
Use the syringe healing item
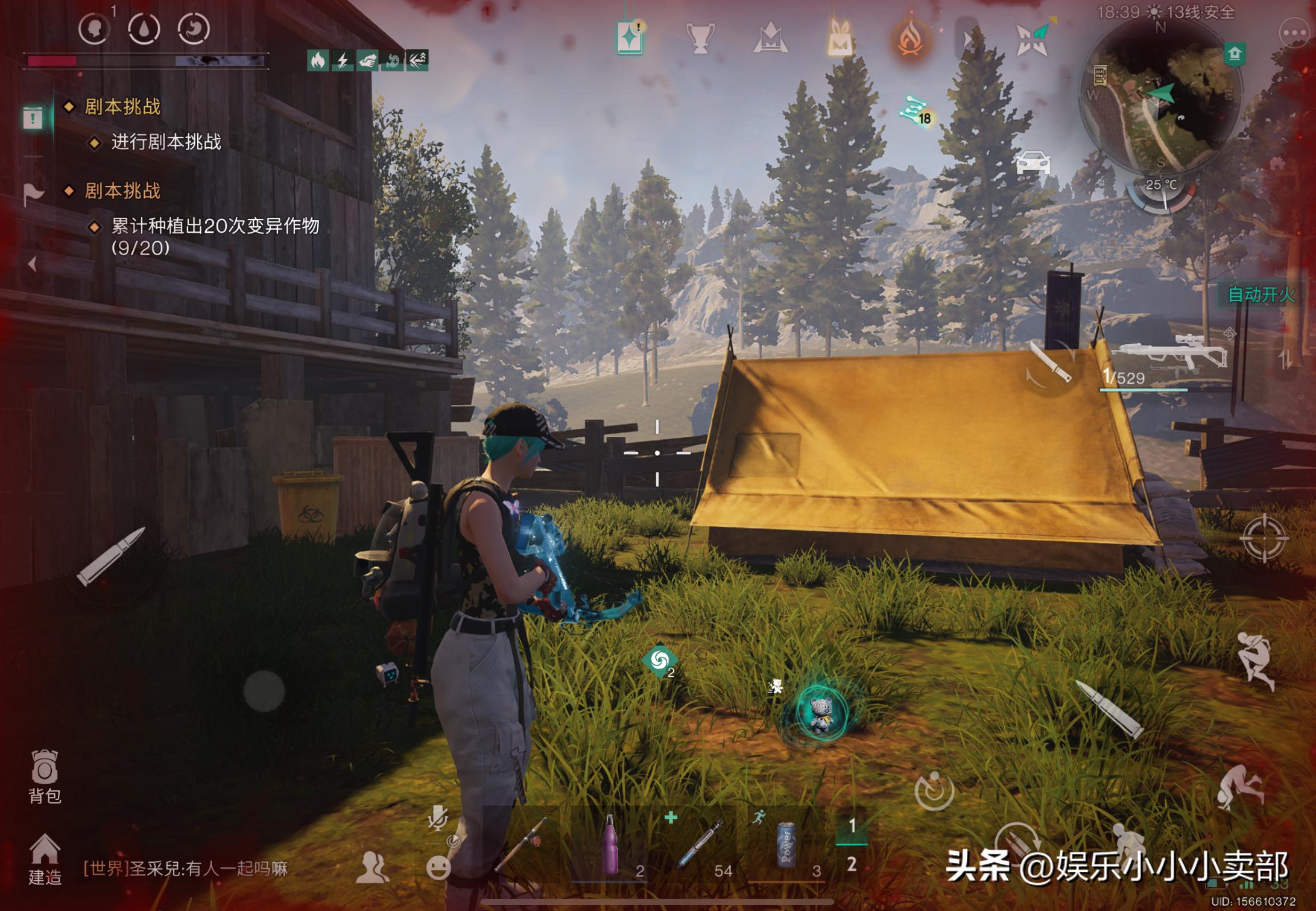click(x=700, y=845)
